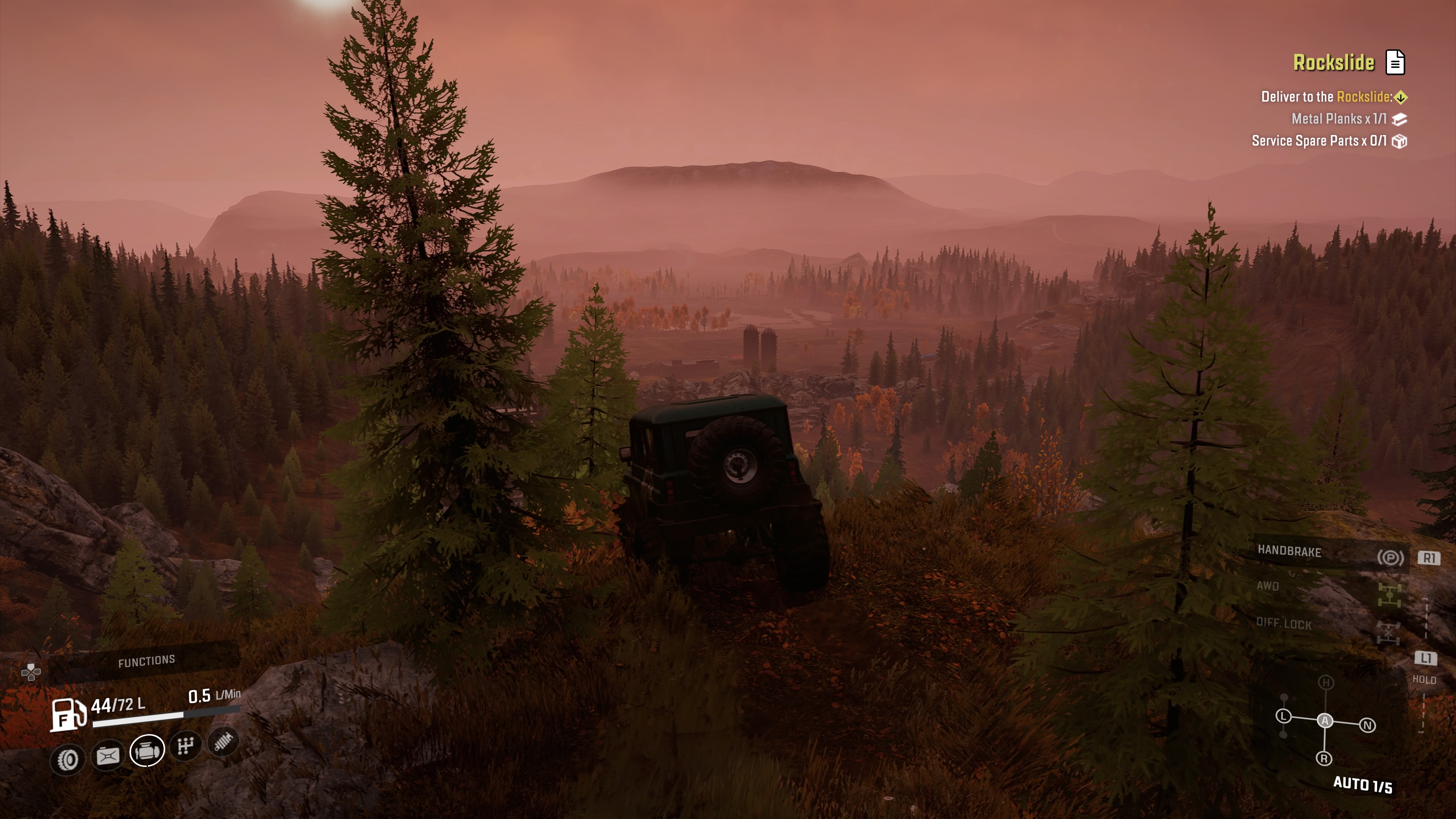This screenshot has width=1456, height=819.
Task: Toggle the AWD drivetrain option
Action: tap(1268, 586)
